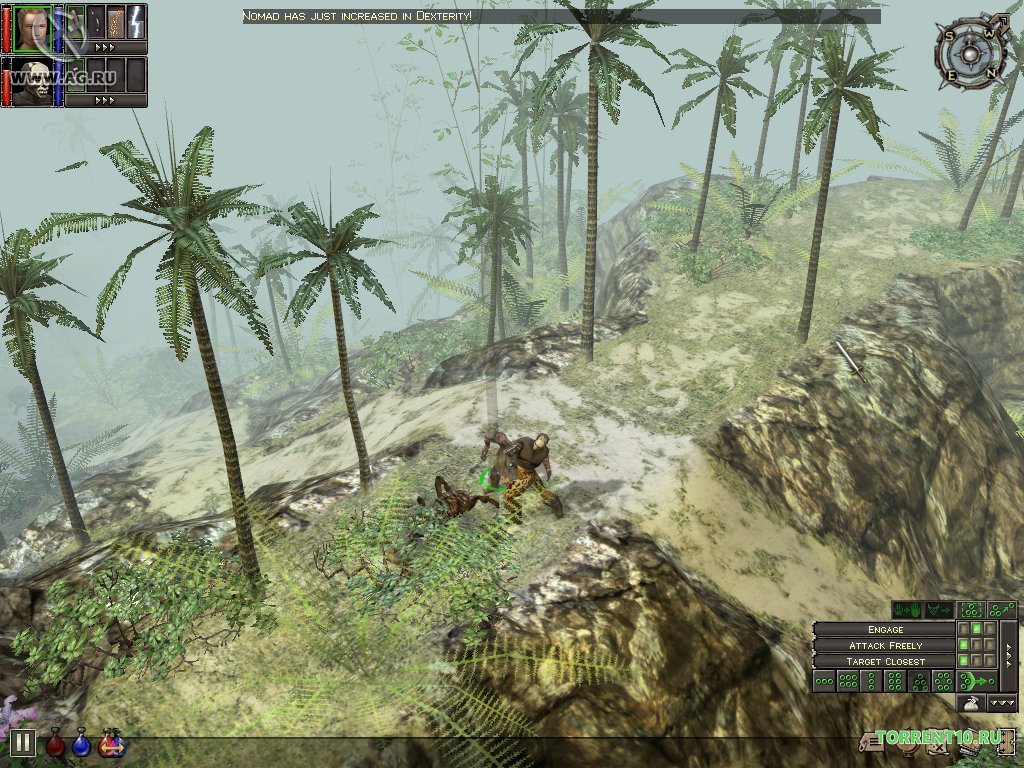The image size is (1024, 768).
Task: Collapse the orders panel with down arrows
Action: [1002, 704]
